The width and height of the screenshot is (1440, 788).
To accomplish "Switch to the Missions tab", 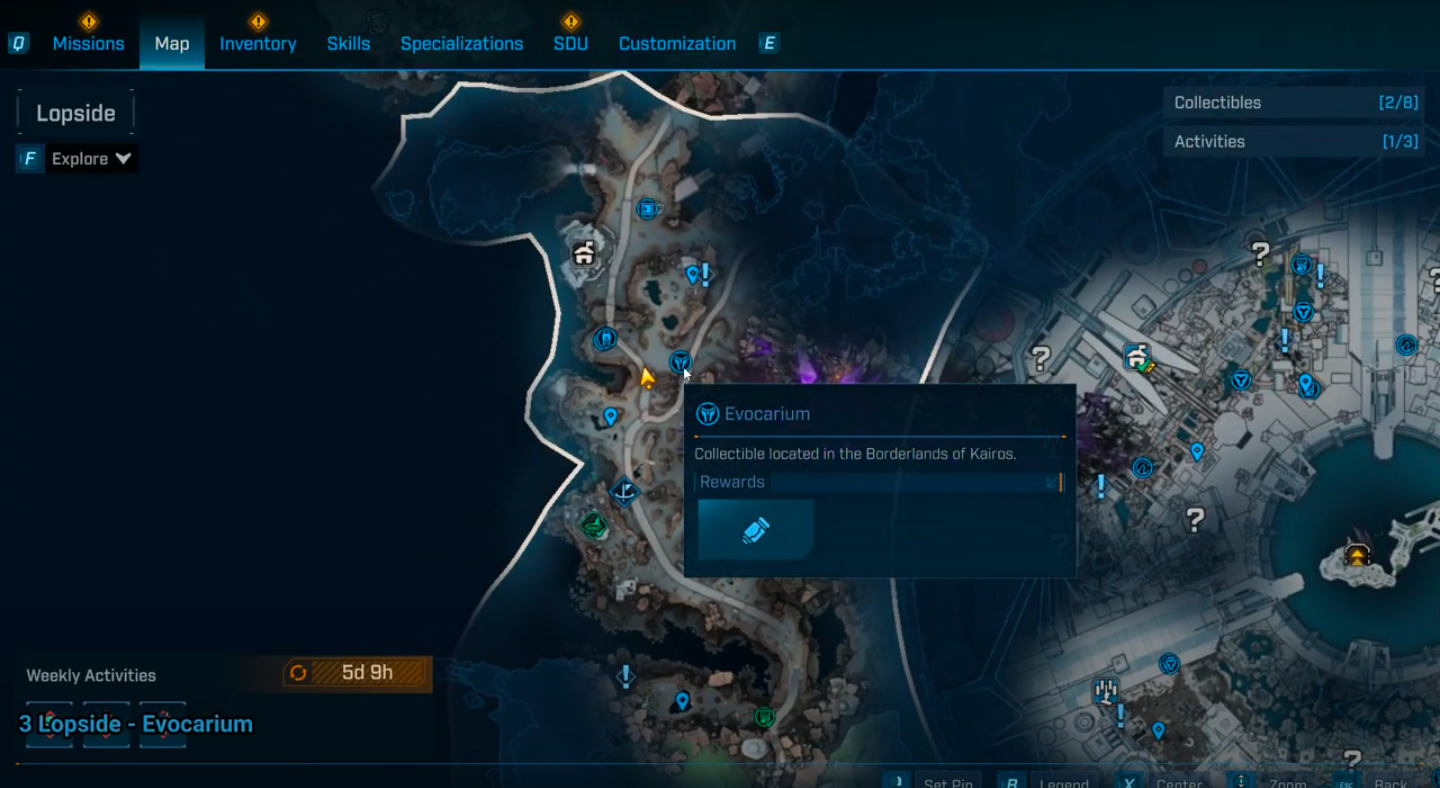I will click(x=88, y=44).
